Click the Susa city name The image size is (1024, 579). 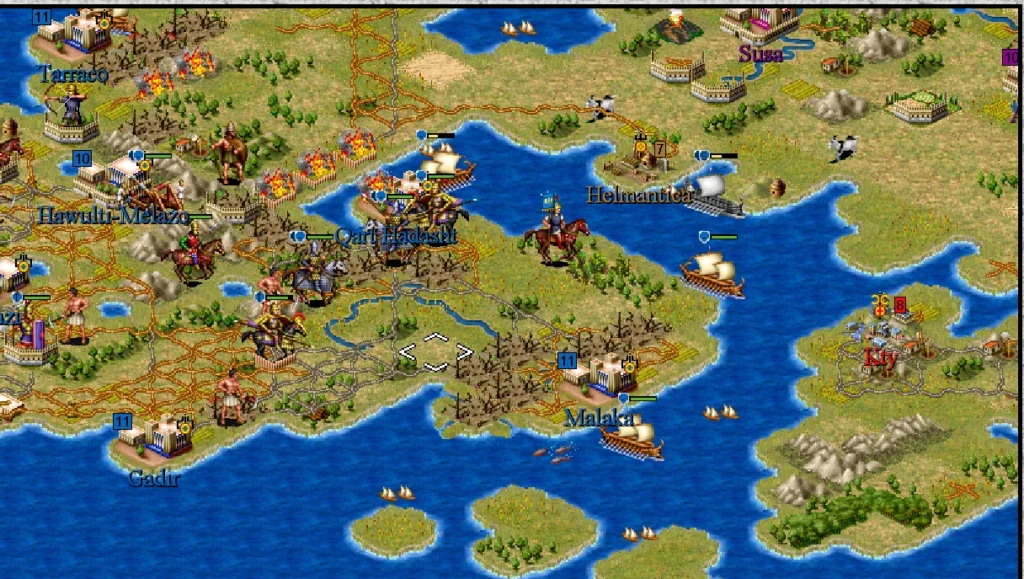coord(760,54)
